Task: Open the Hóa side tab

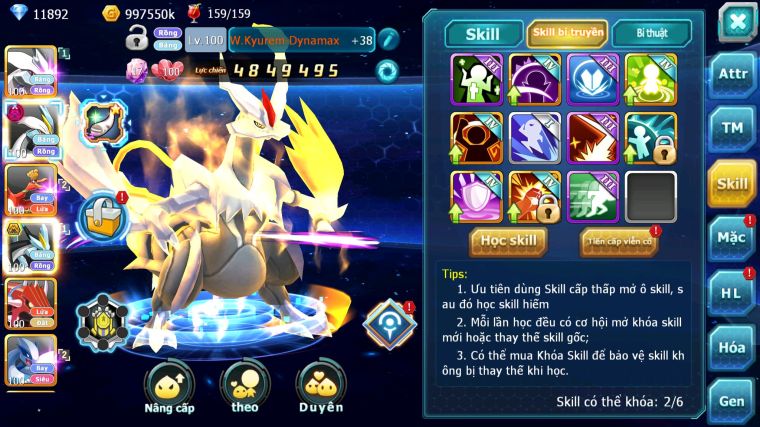Action: point(732,347)
